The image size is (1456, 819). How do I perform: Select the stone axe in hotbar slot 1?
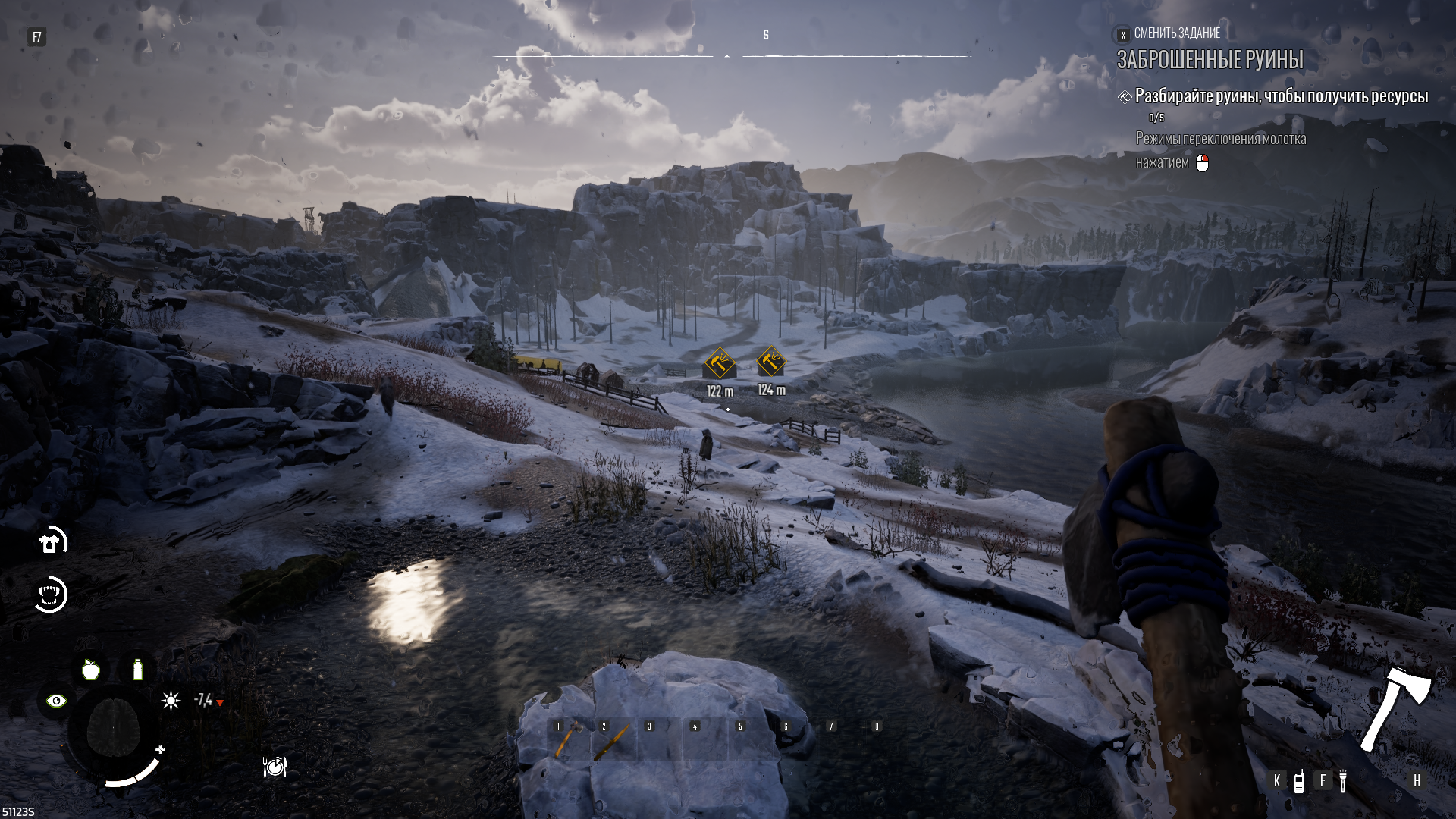click(568, 739)
